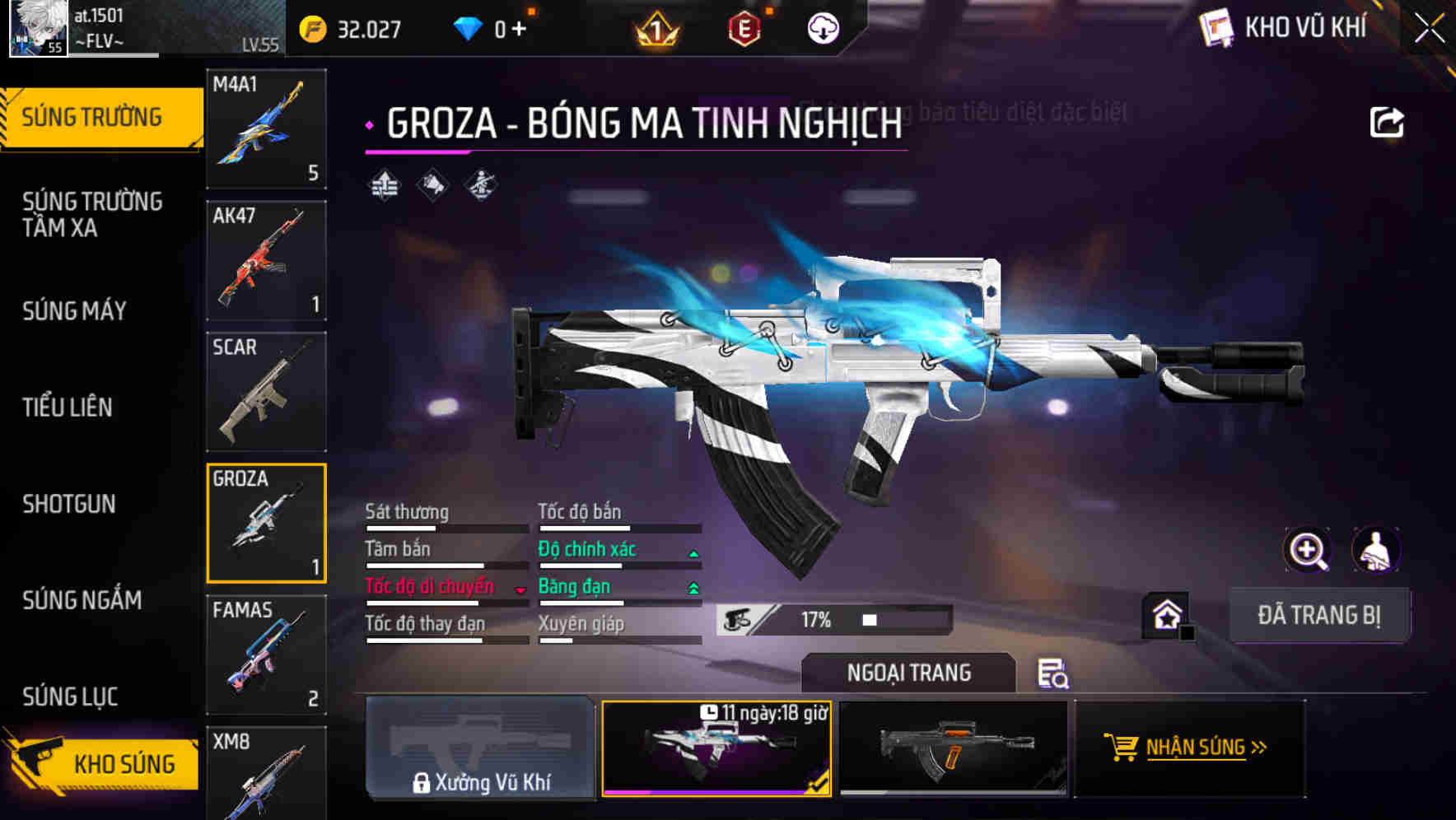Switch to the NGOẠI TRANG tab

point(908,672)
